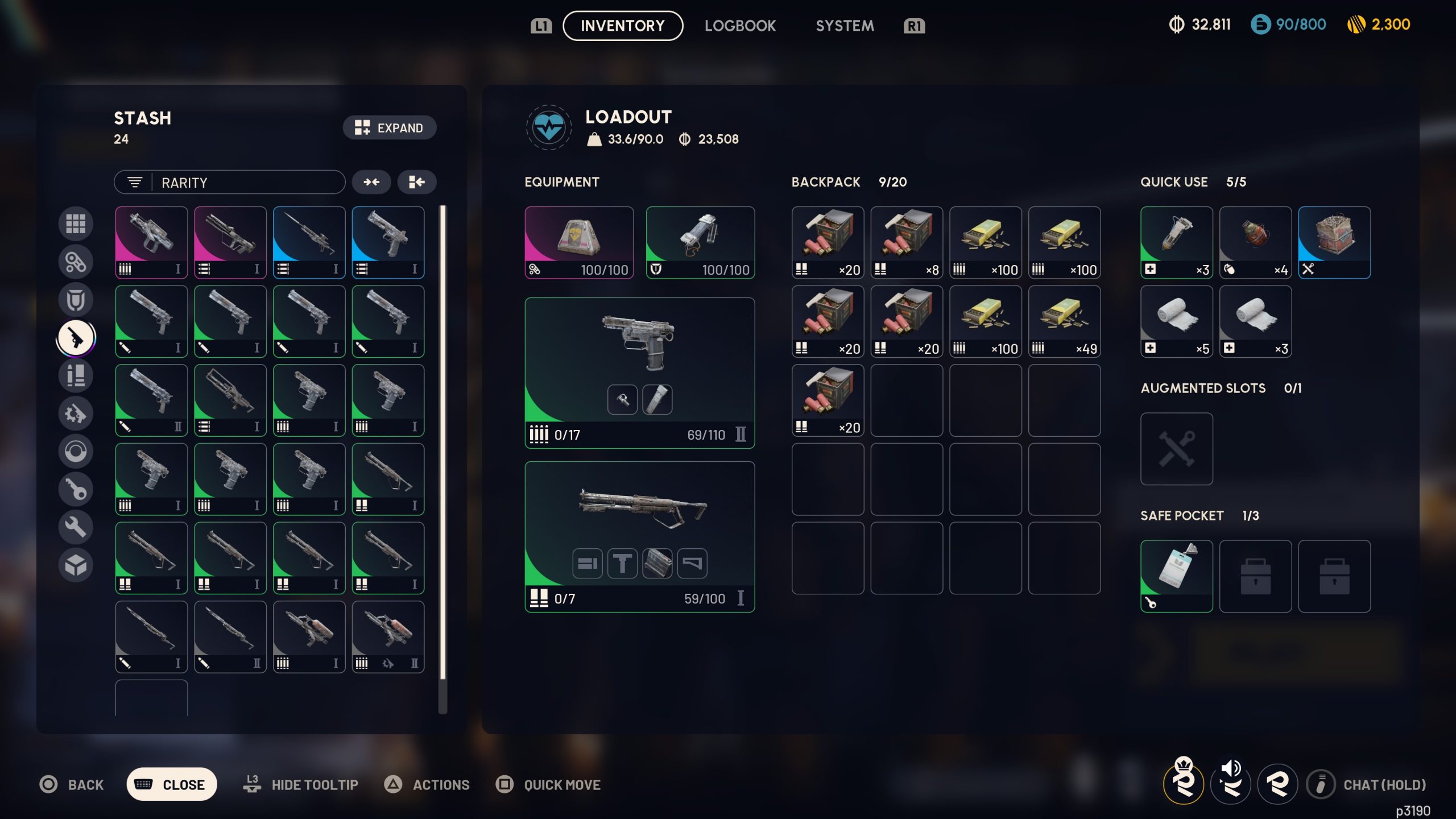Filter stash by keys category
The height and width of the screenshot is (819, 1456).
76,489
